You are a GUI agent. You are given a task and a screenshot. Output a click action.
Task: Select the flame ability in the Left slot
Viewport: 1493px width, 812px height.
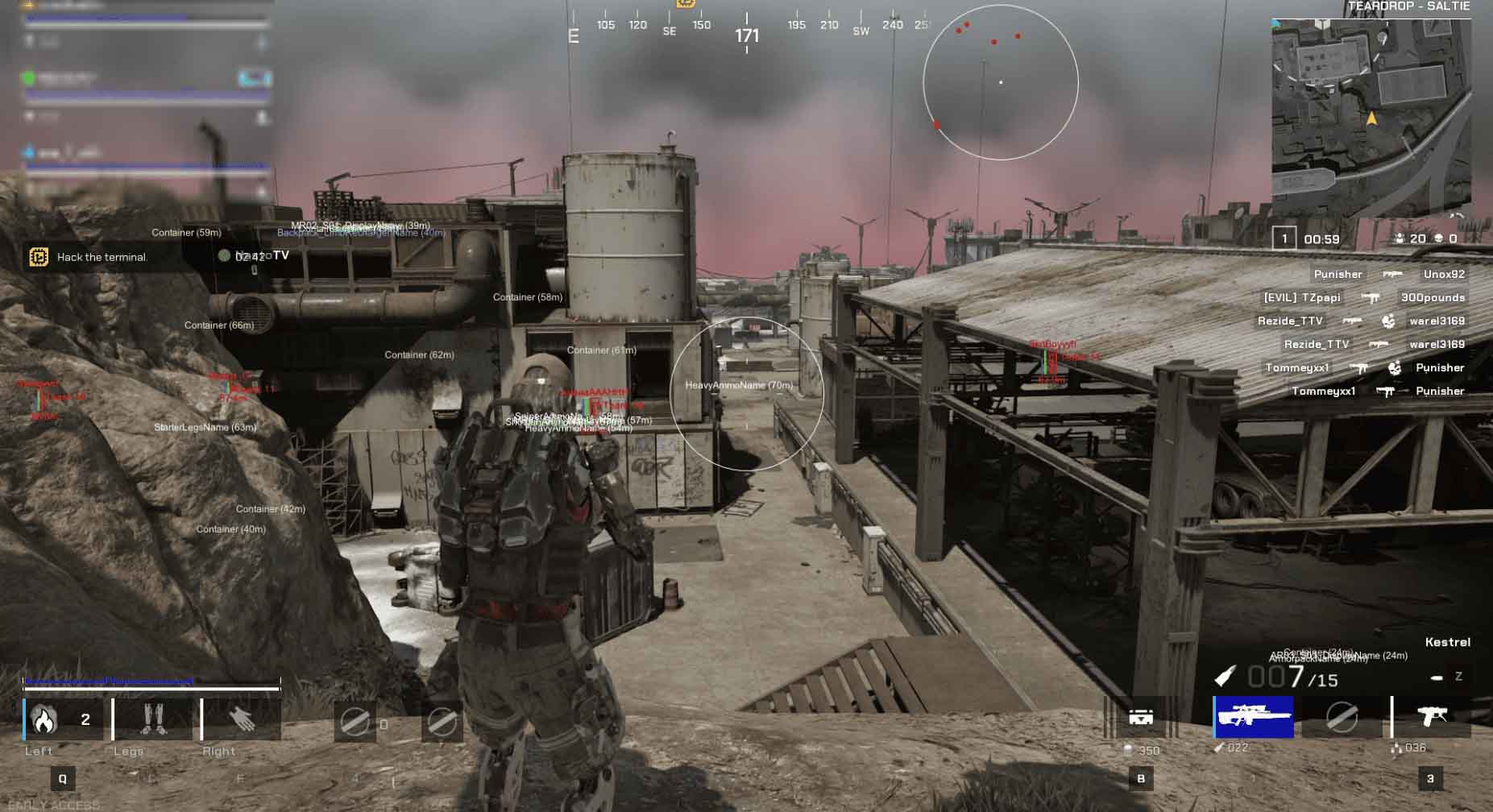[x=44, y=719]
